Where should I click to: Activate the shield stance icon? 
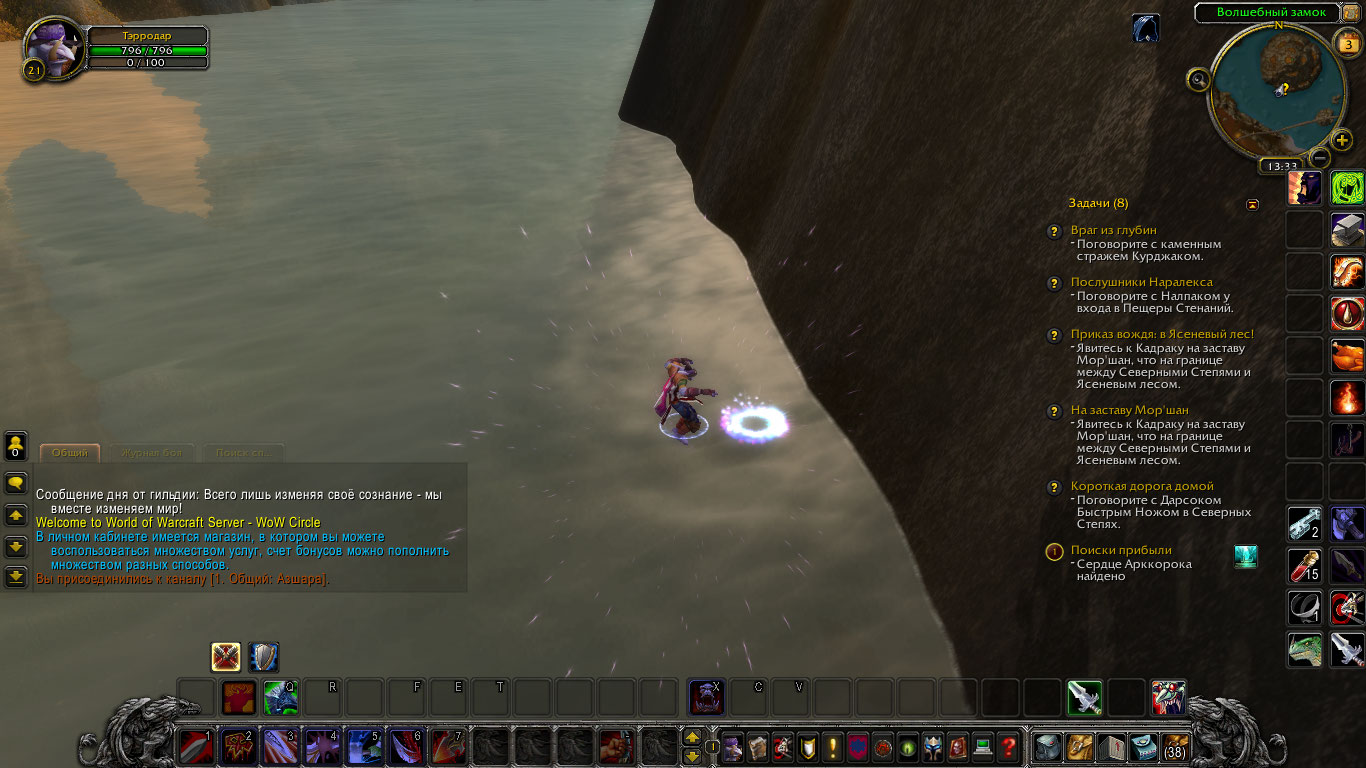click(264, 657)
